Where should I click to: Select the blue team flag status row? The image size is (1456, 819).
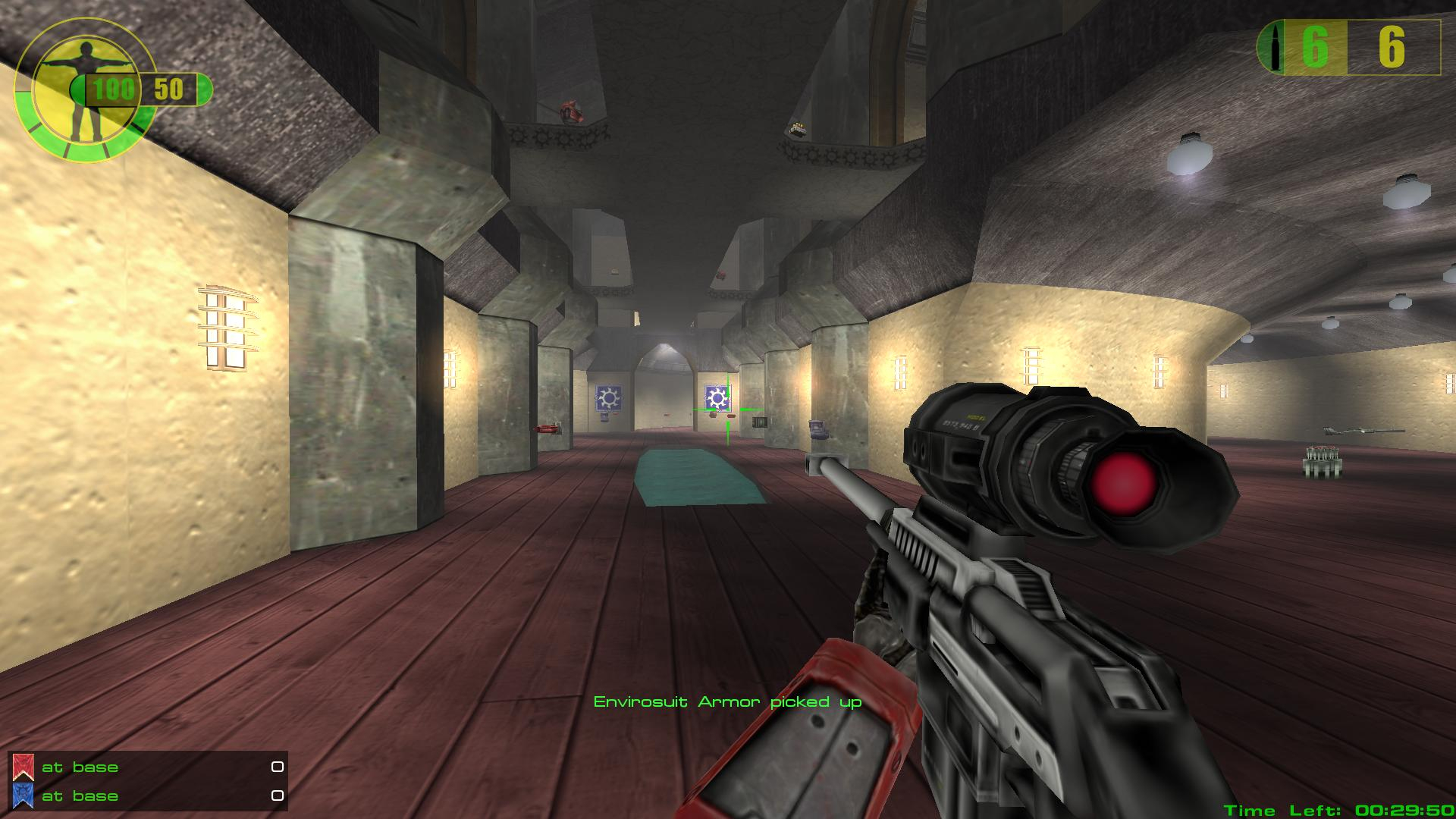(x=148, y=795)
